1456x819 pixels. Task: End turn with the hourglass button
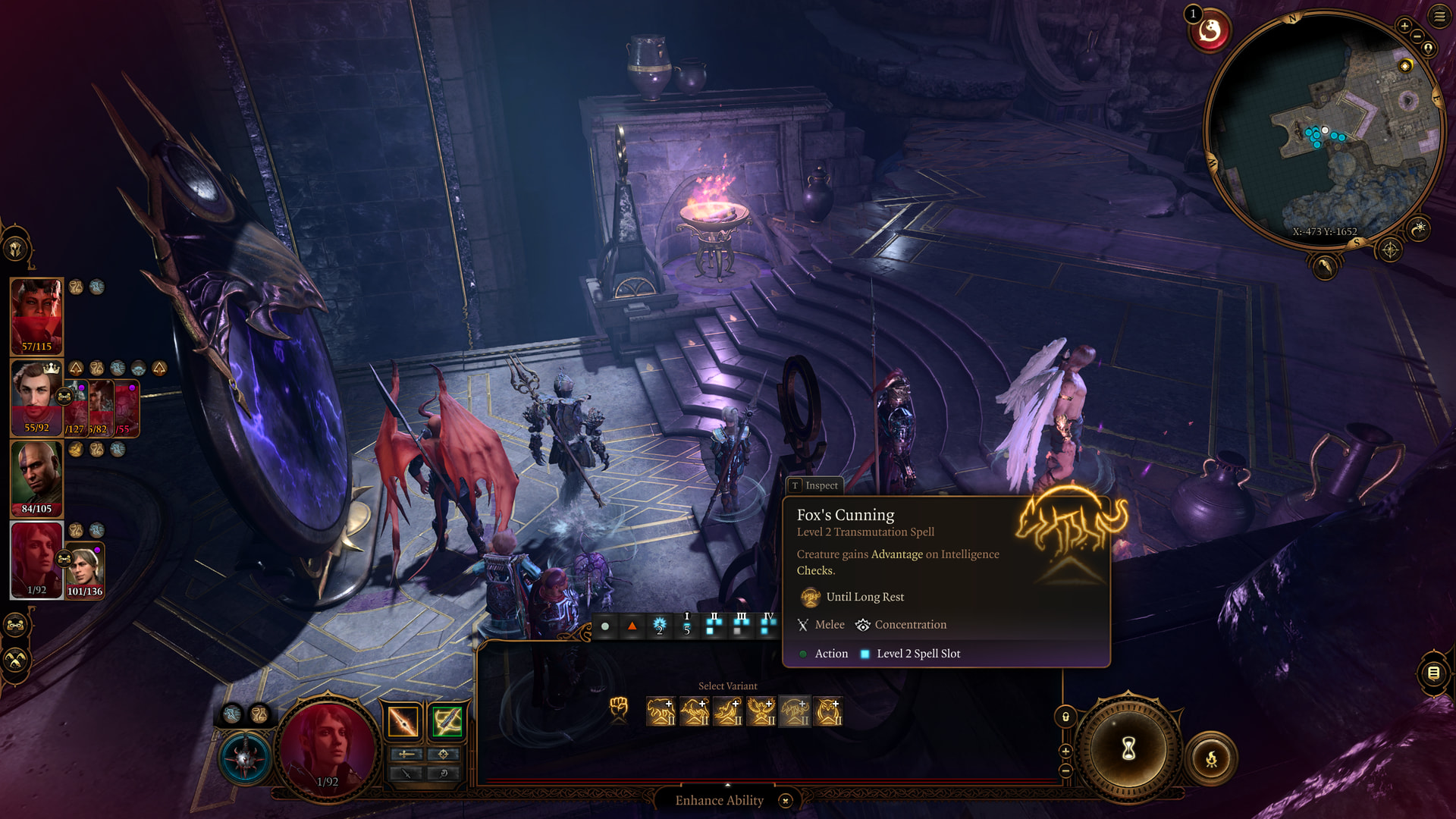click(x=1128, y=749)
